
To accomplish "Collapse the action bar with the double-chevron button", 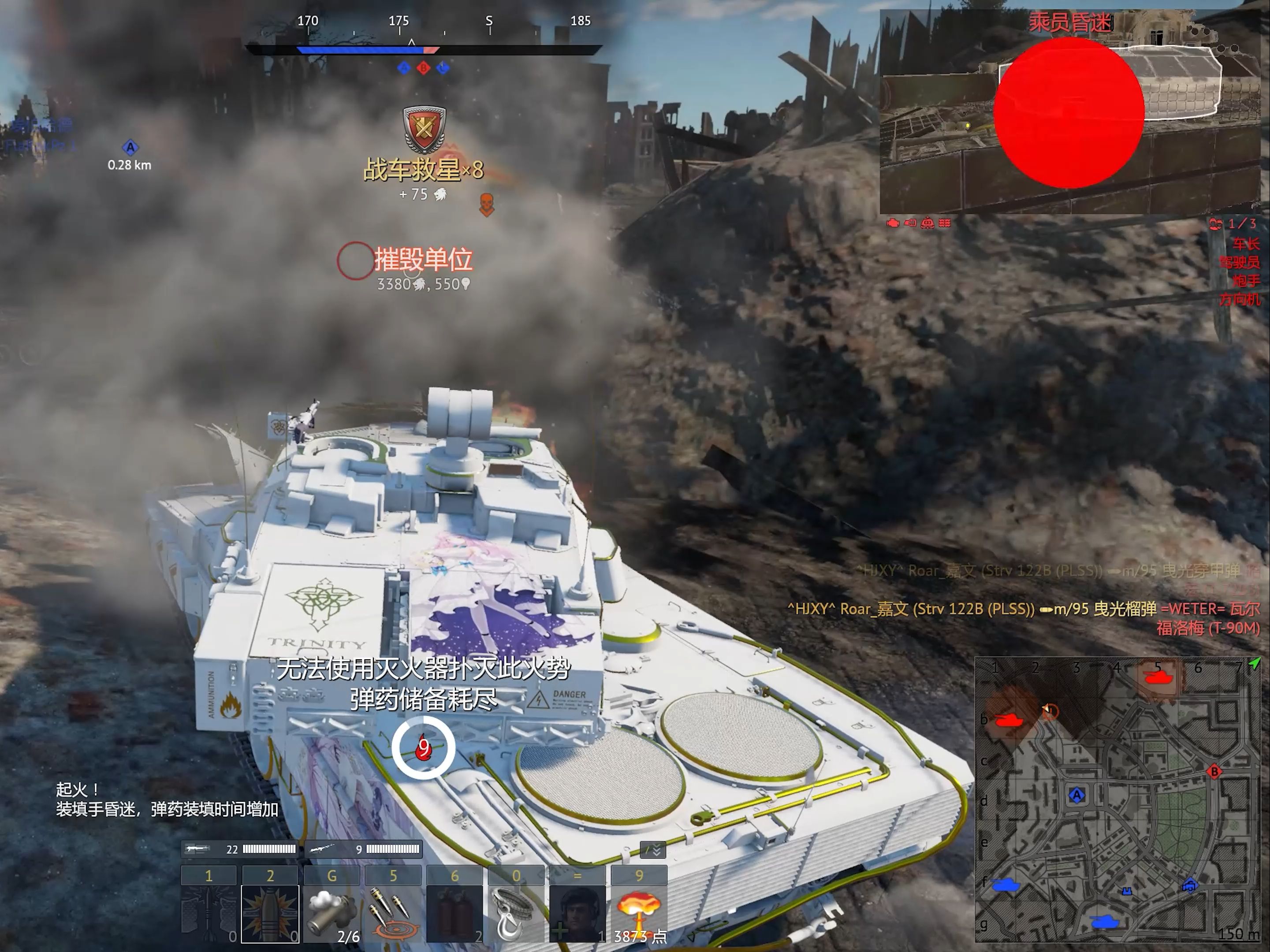I will click(653, 850).
